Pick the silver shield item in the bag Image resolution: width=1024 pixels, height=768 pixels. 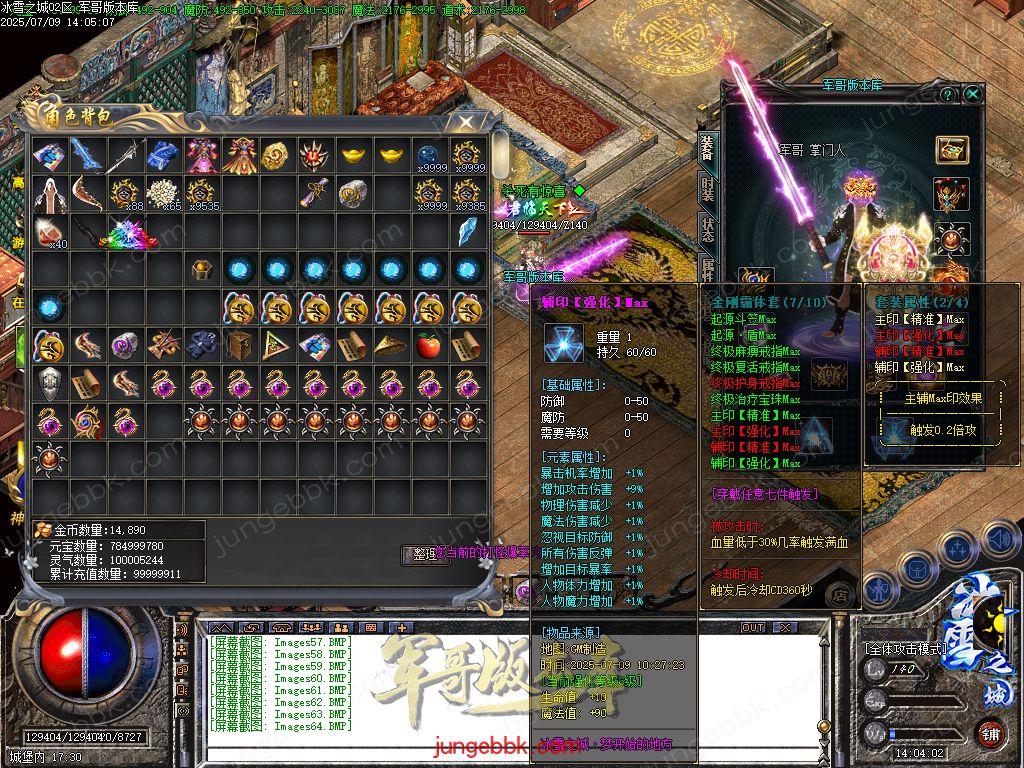pos(49,383)
